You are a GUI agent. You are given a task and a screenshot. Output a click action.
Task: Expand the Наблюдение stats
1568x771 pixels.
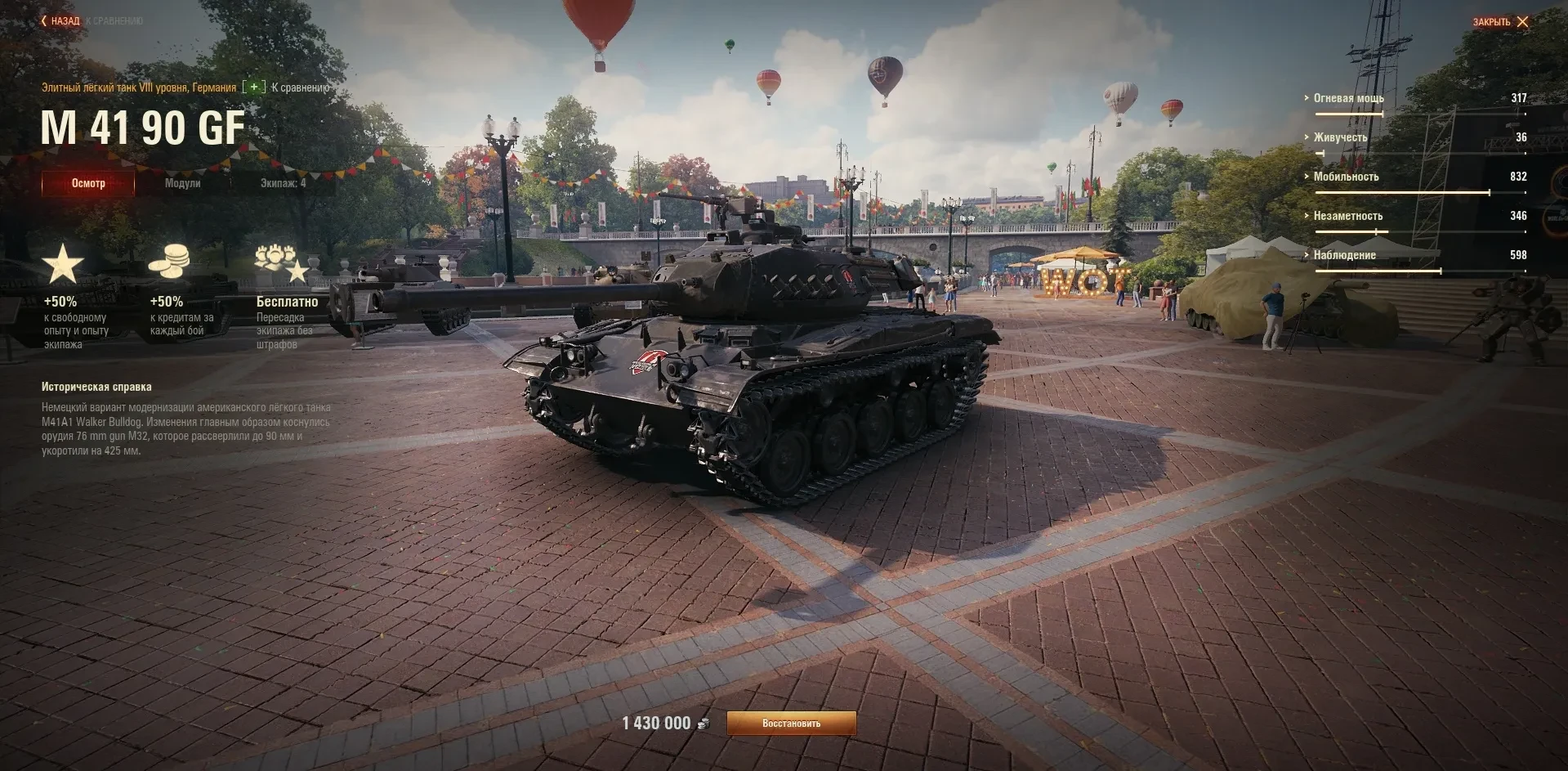pos(1344,255)
